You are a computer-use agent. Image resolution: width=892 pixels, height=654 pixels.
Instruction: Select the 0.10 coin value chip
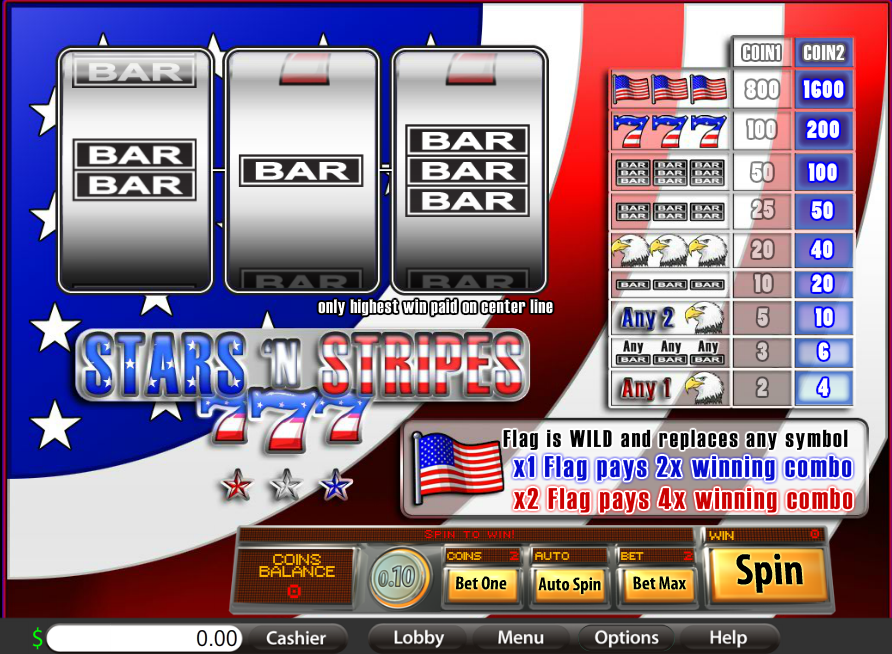tap(399, 579)
